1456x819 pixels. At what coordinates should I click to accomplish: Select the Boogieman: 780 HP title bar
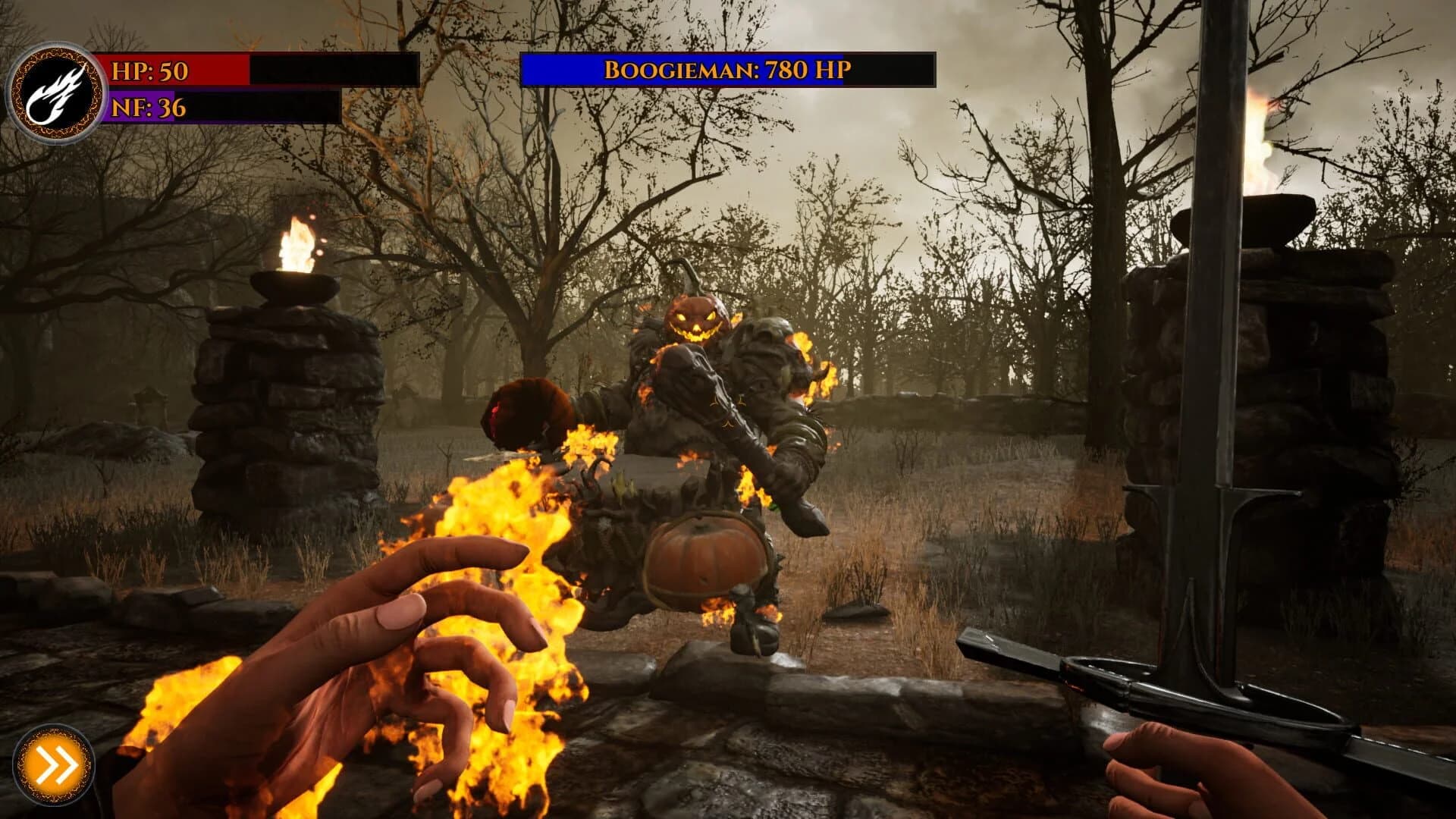coord(730,72)
